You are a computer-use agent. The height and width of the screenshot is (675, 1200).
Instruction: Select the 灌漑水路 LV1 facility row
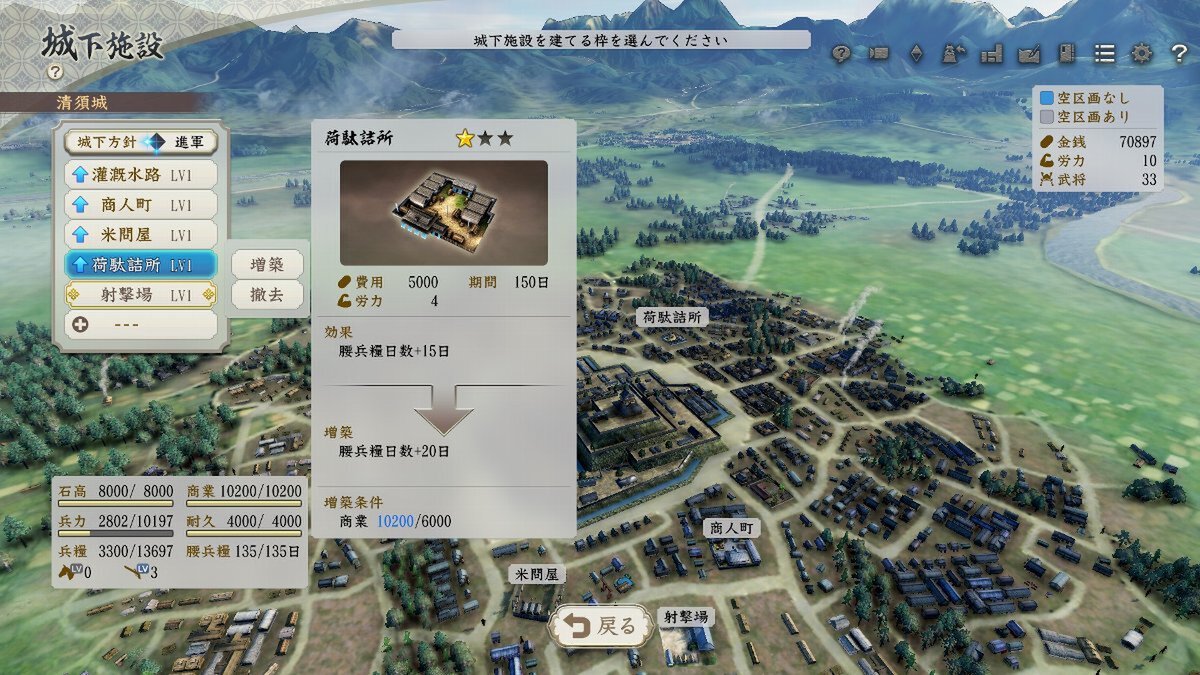tap(141, 174)
